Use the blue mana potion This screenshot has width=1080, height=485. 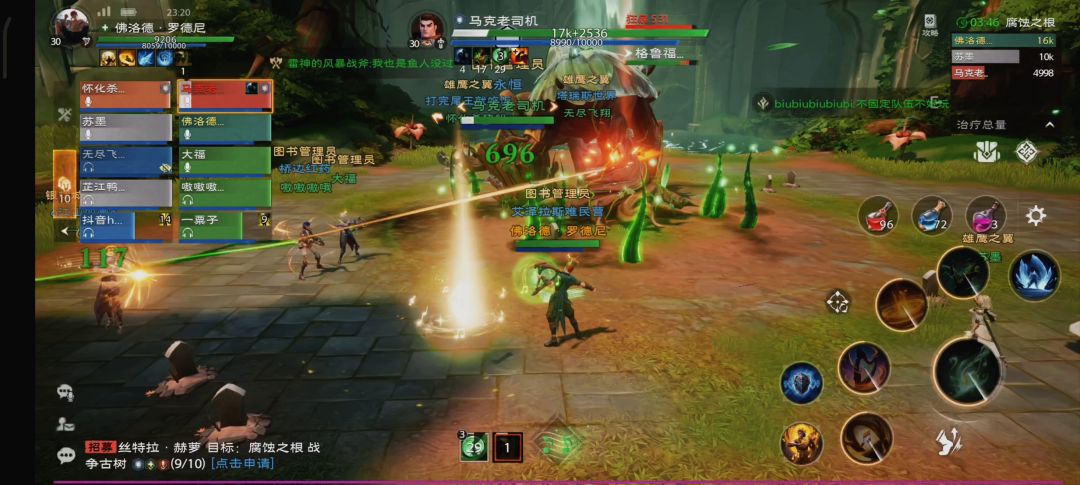[x=930, y=216]
